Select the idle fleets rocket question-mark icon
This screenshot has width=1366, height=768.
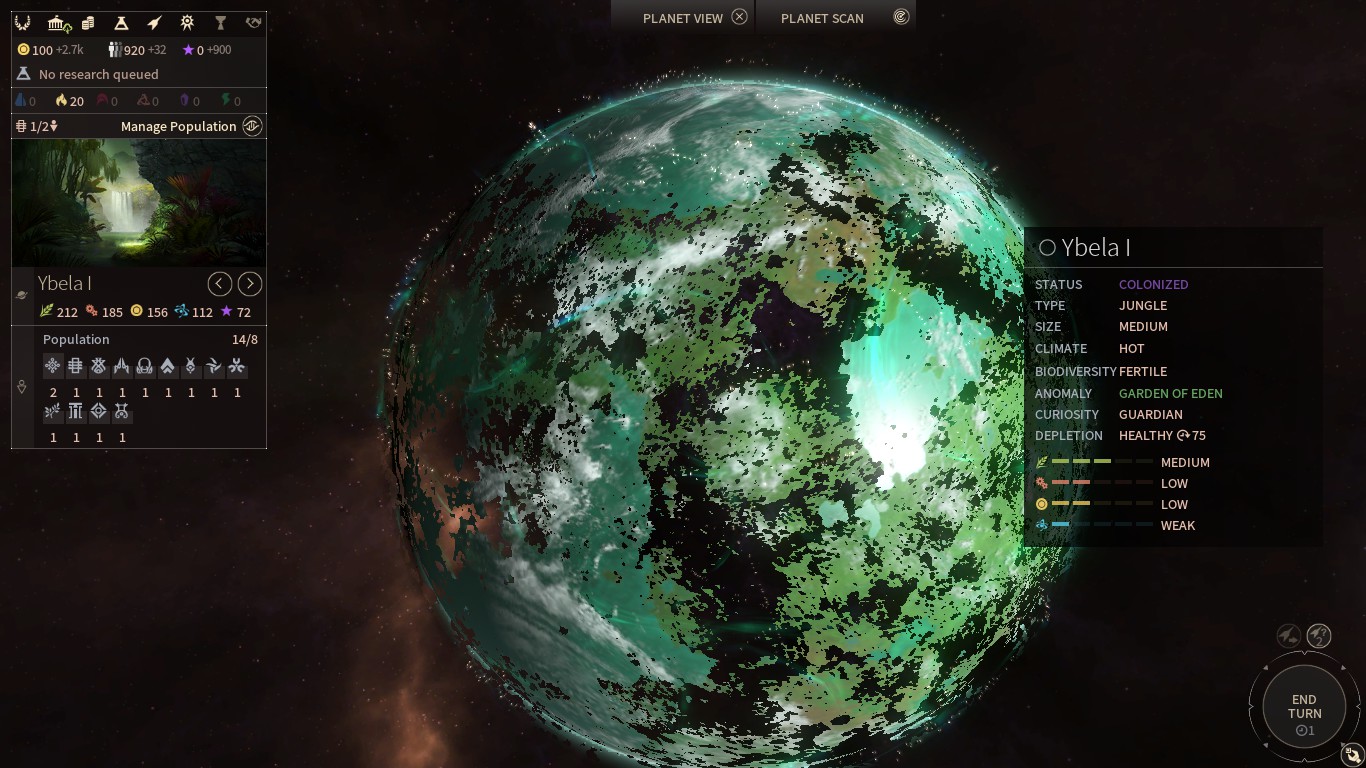coord(1319,635)
